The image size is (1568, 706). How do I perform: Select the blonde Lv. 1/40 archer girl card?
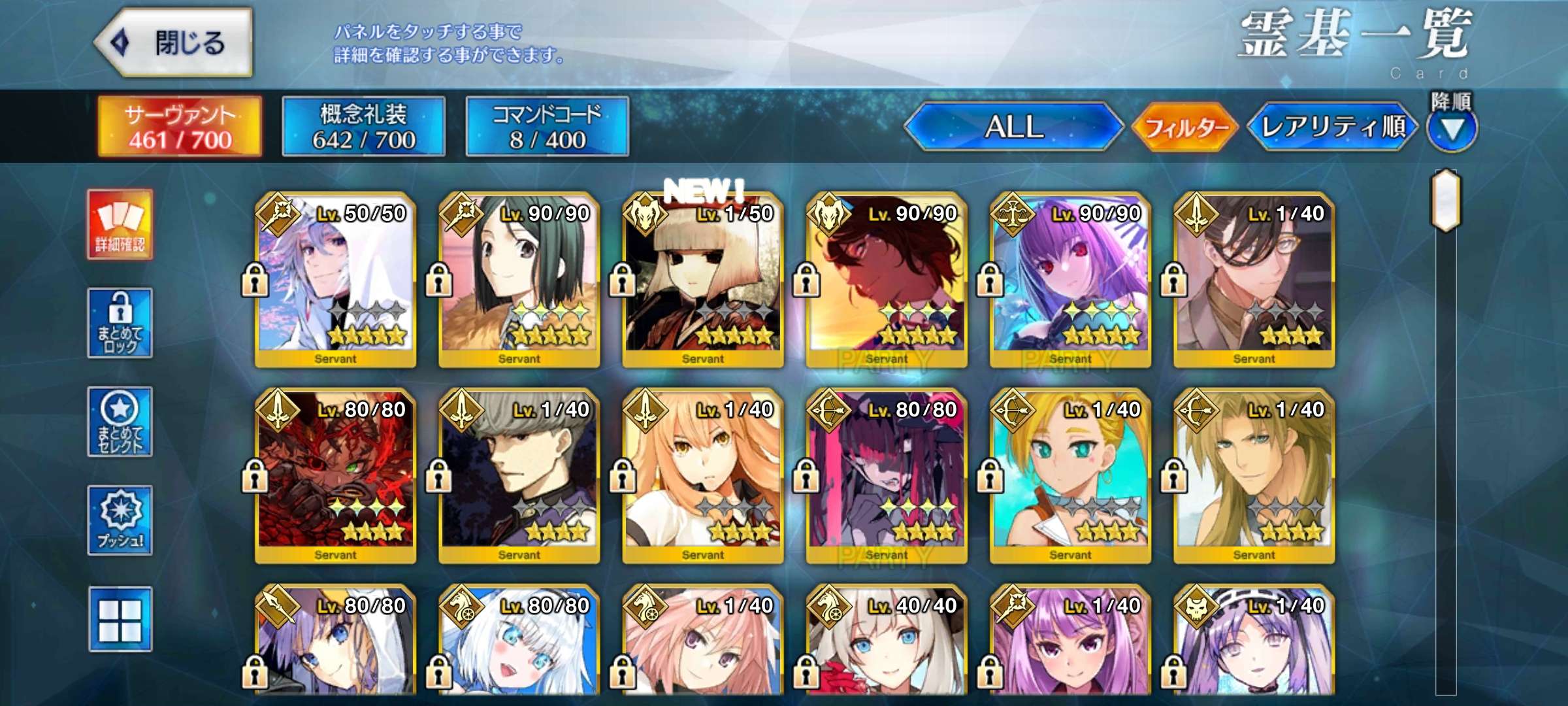(x=1070, y=476)
